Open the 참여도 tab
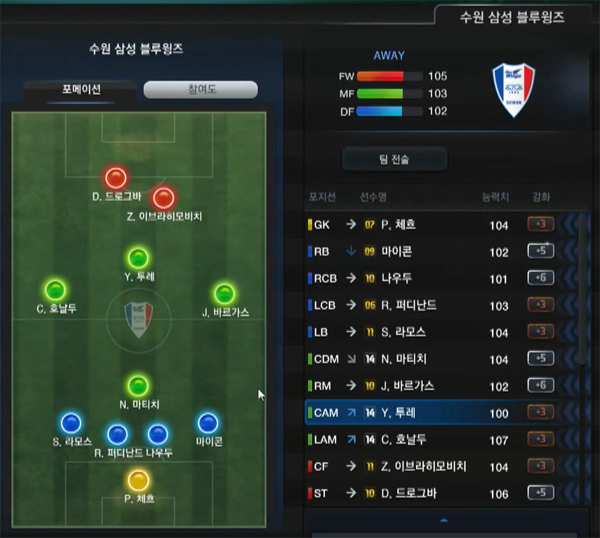The height and width of the screenshot is (538, 600). tap(200, 90)
